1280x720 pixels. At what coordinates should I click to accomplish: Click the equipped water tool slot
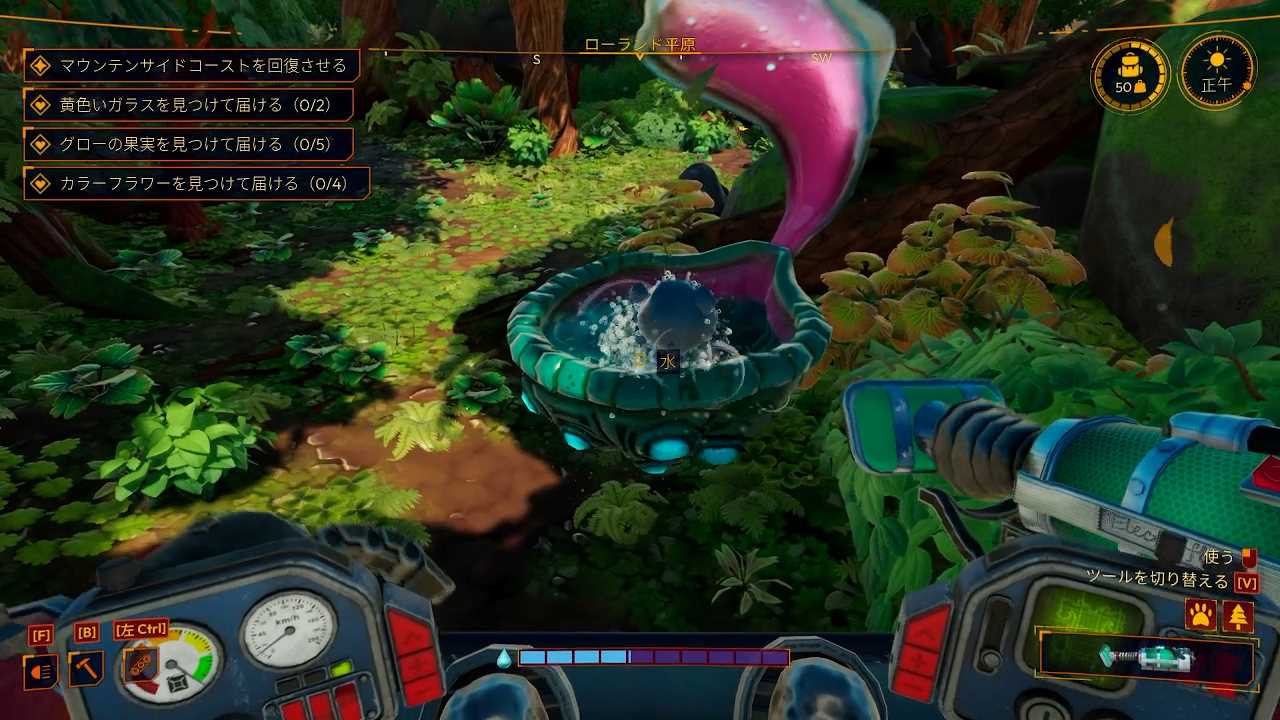coord(1146,658)
